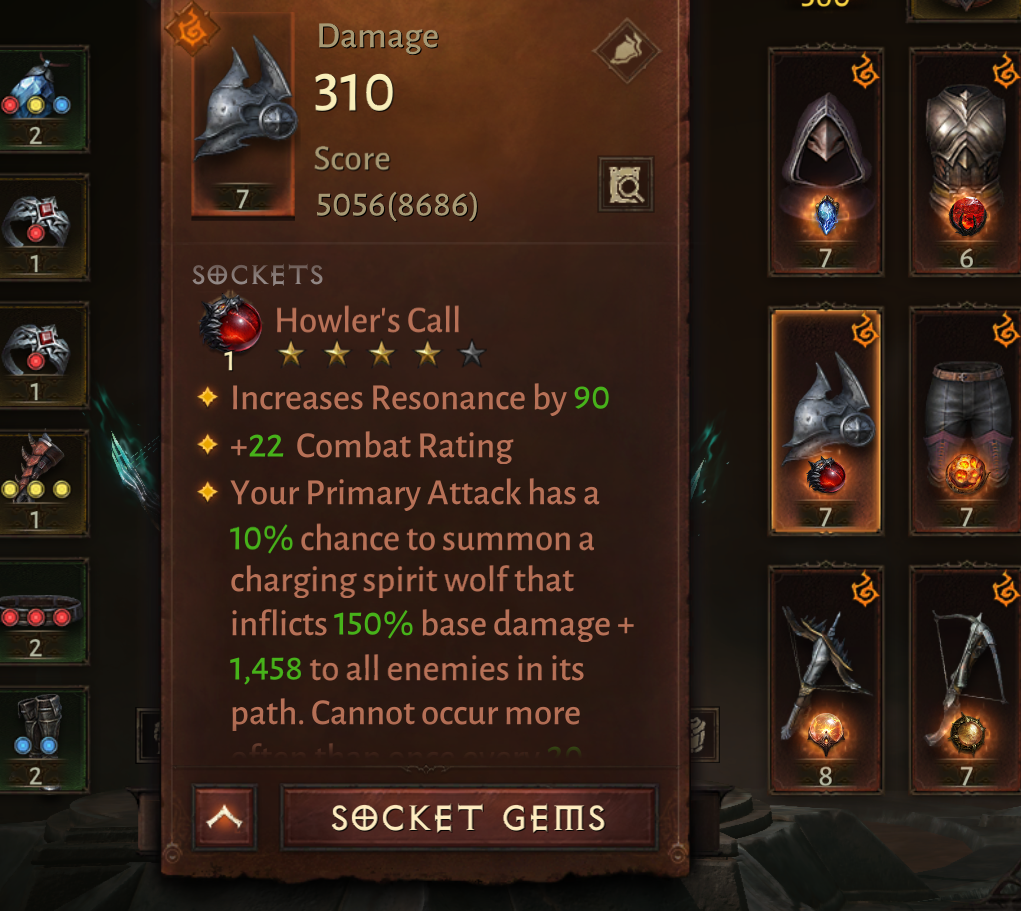1021x911 pixels.
Task: Click the Socket Gems button
Action: (x=469, y=818)
